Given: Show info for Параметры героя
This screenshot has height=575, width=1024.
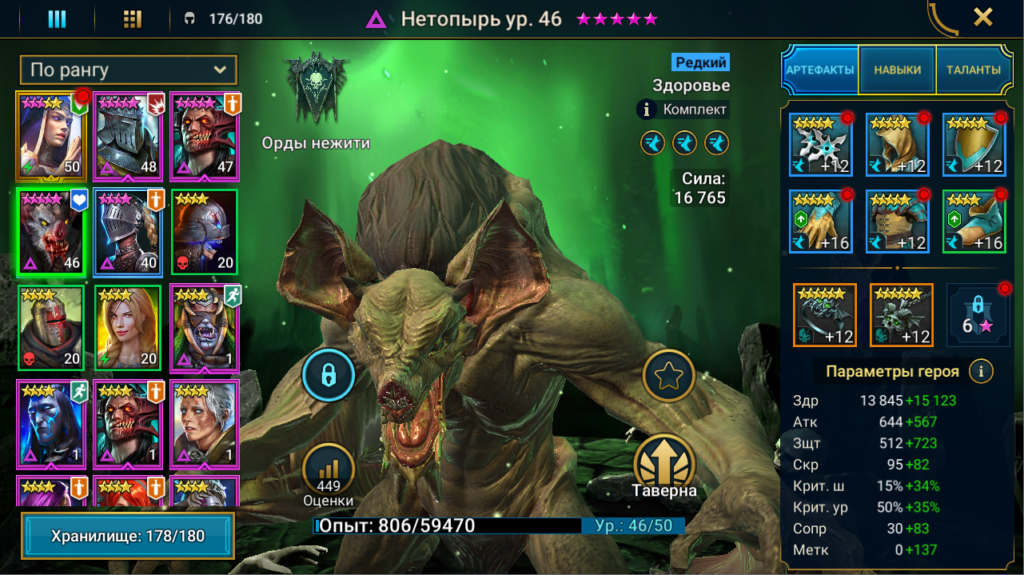Looking at the screenshot, I should [982, 371].
